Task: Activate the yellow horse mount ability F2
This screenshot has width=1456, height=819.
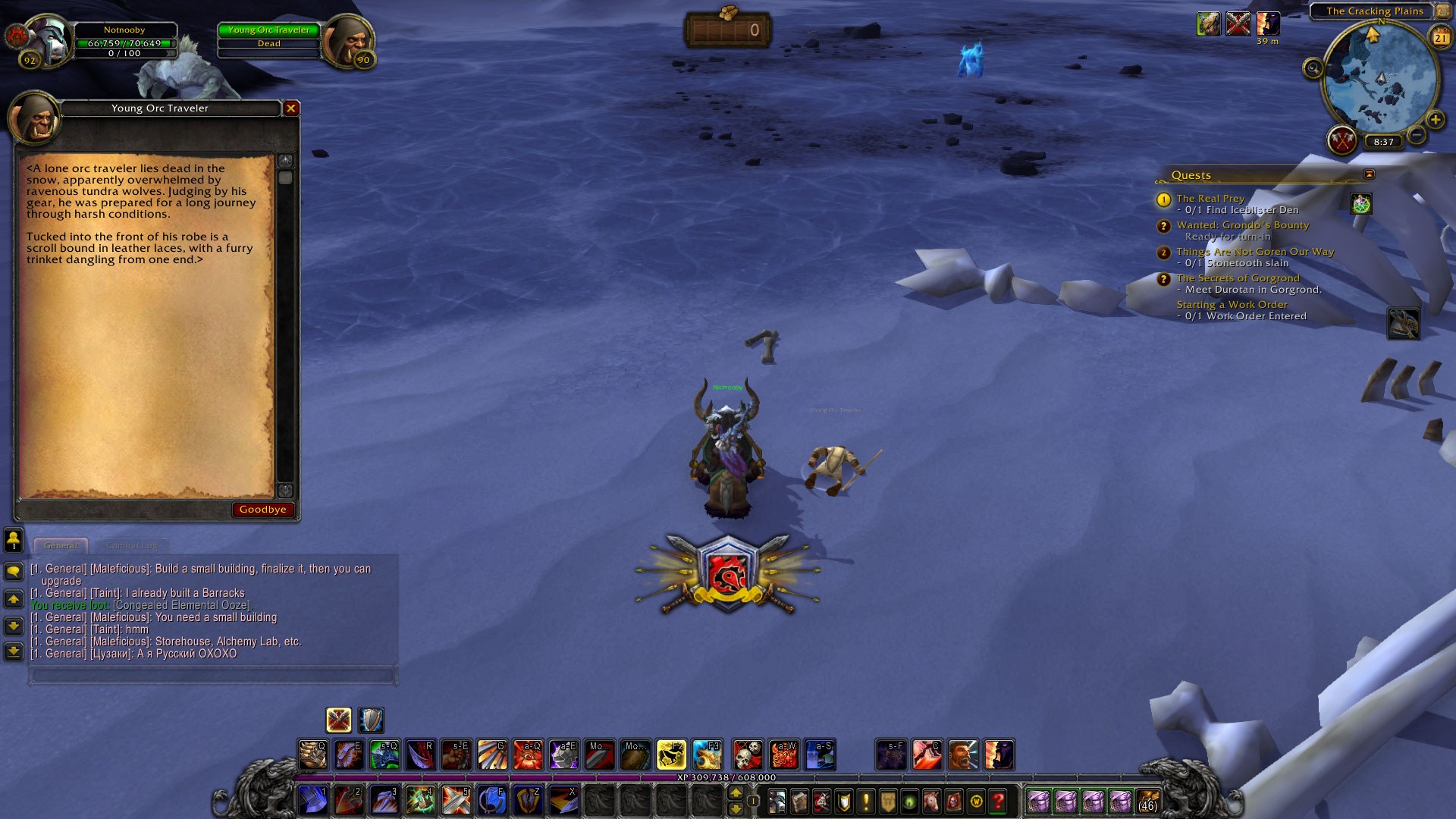Action: pos(671,755)
